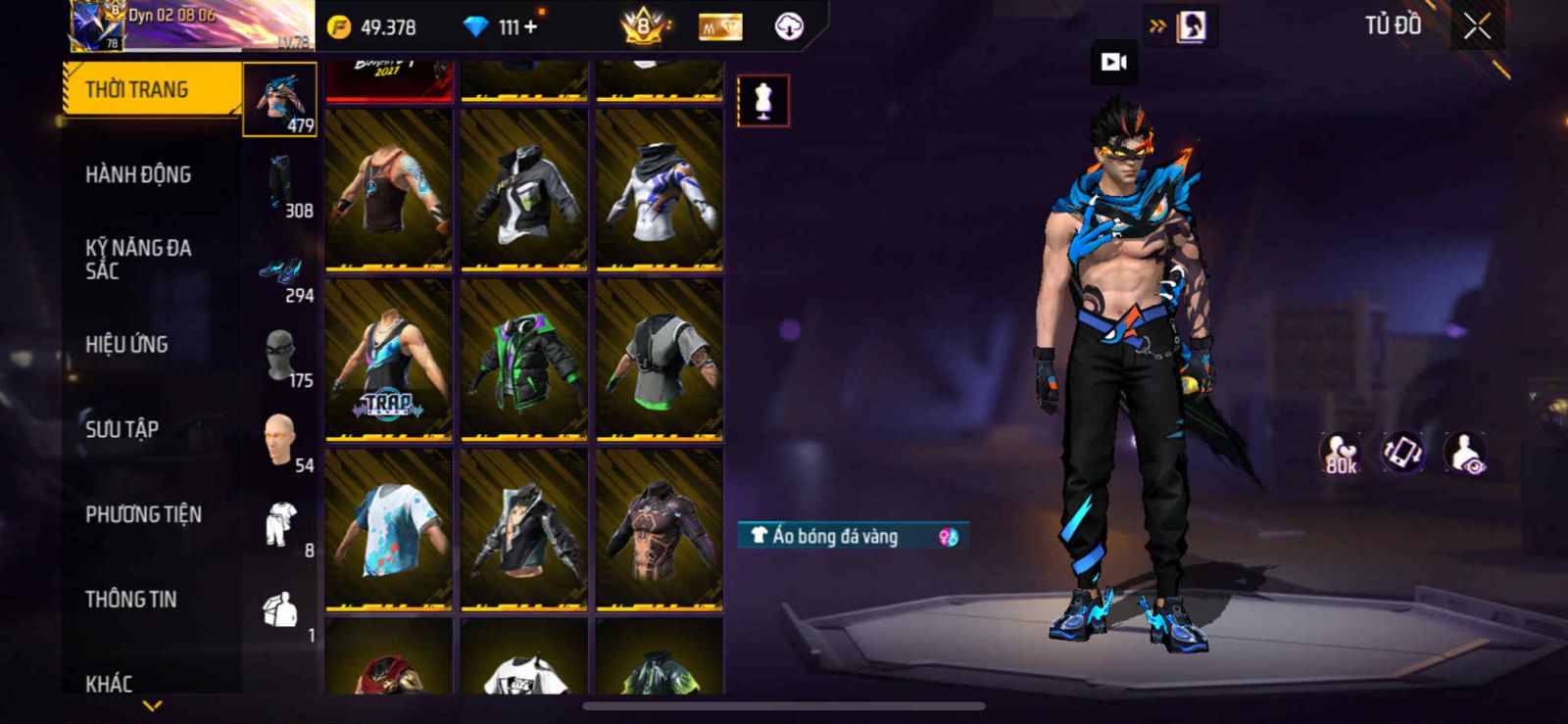Click the mannequin outfit preview button
This screenshot has width=1568, height=724.
coord(762,100)
